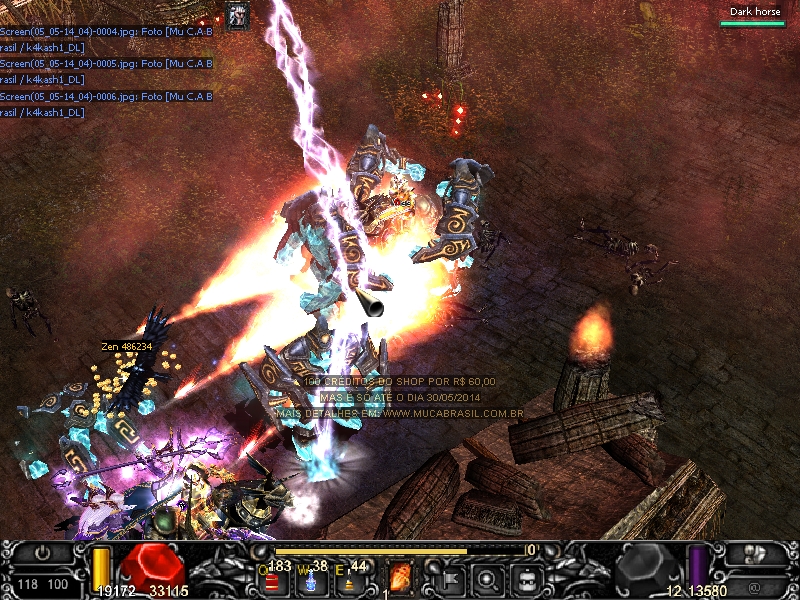Click the robot face icon button
The width and height of the screenshot is (800, 600).
[528, 577]
